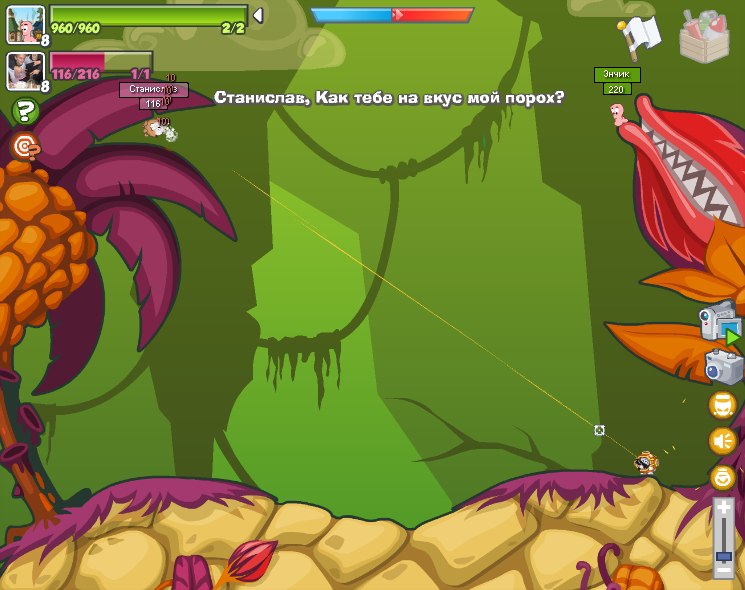Click the orange target hint button
Image resolution: width=745 pixels, height=590 pixels.
pos(25,147)
